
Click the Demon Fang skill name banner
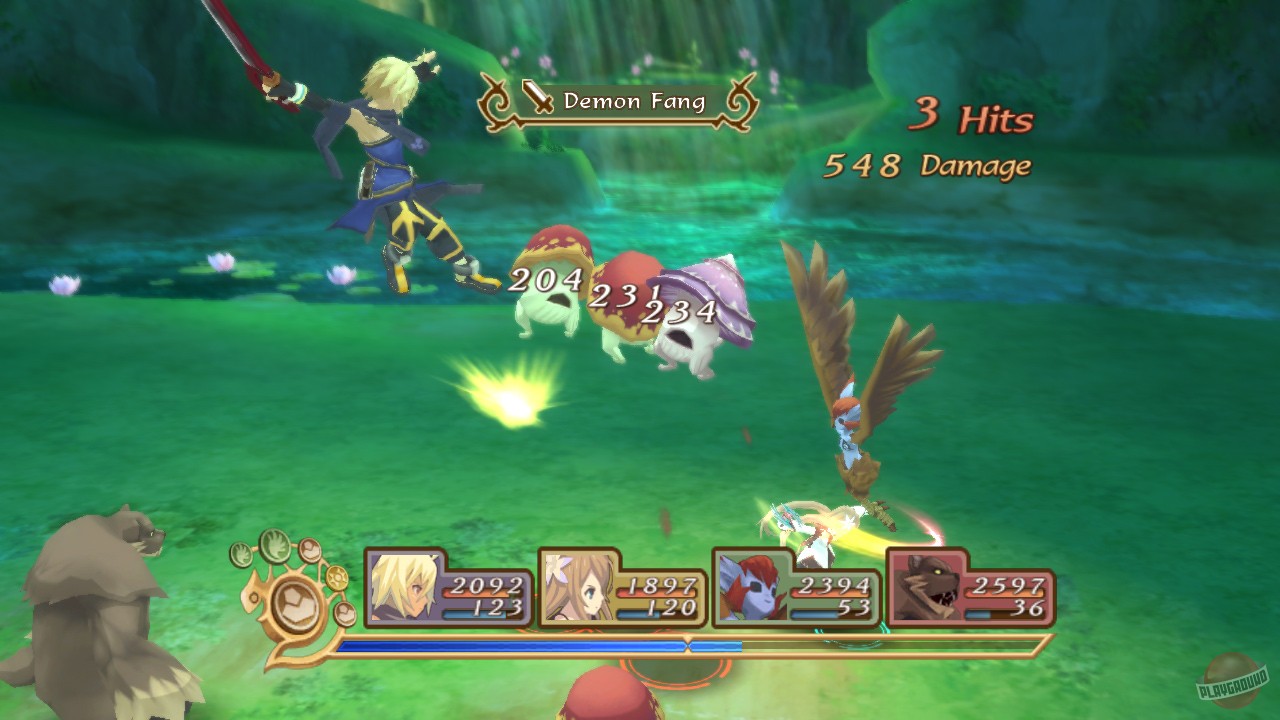[636, 100]
